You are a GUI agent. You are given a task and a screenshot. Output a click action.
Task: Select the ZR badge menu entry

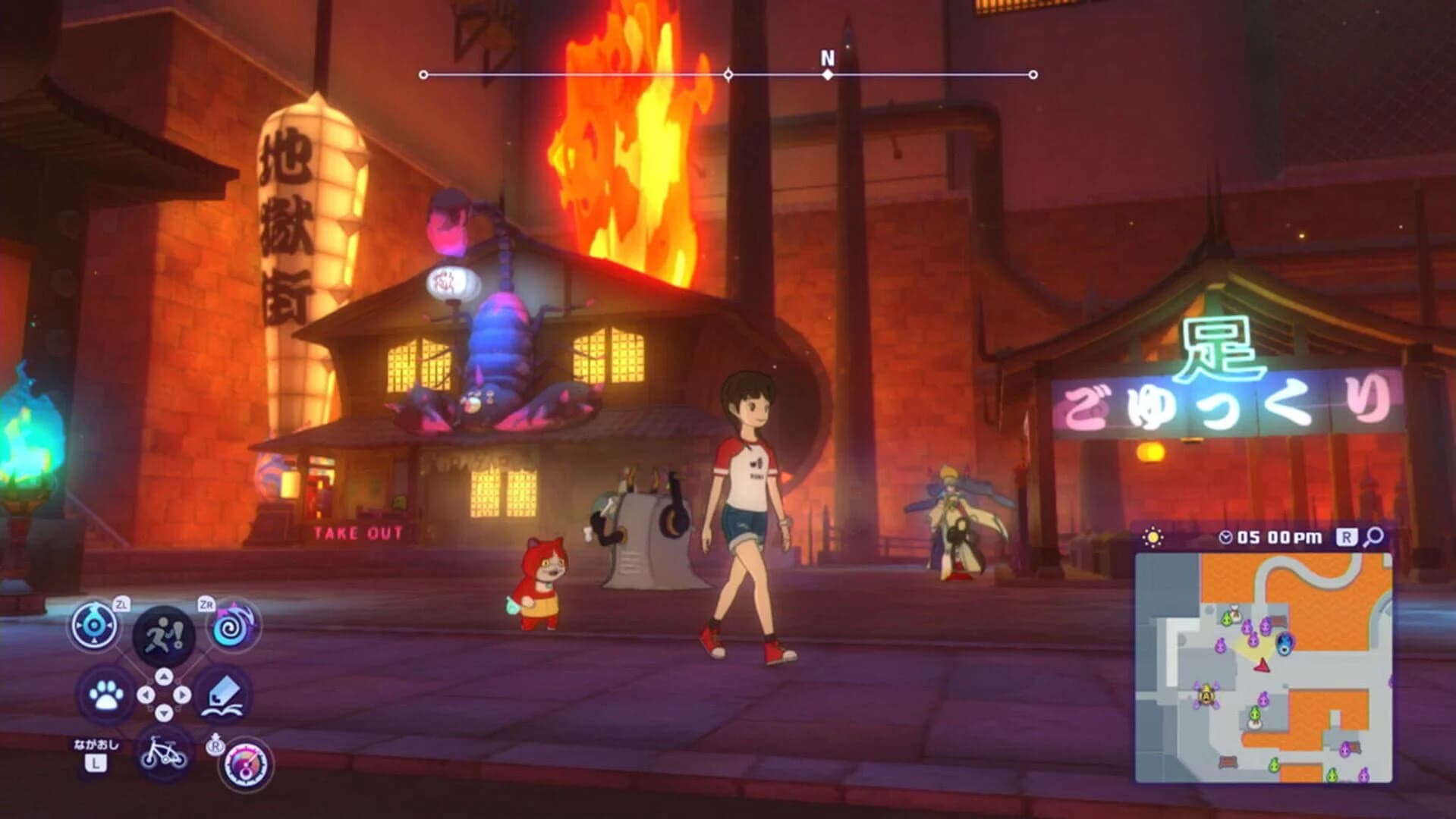[x=206, y=605]
